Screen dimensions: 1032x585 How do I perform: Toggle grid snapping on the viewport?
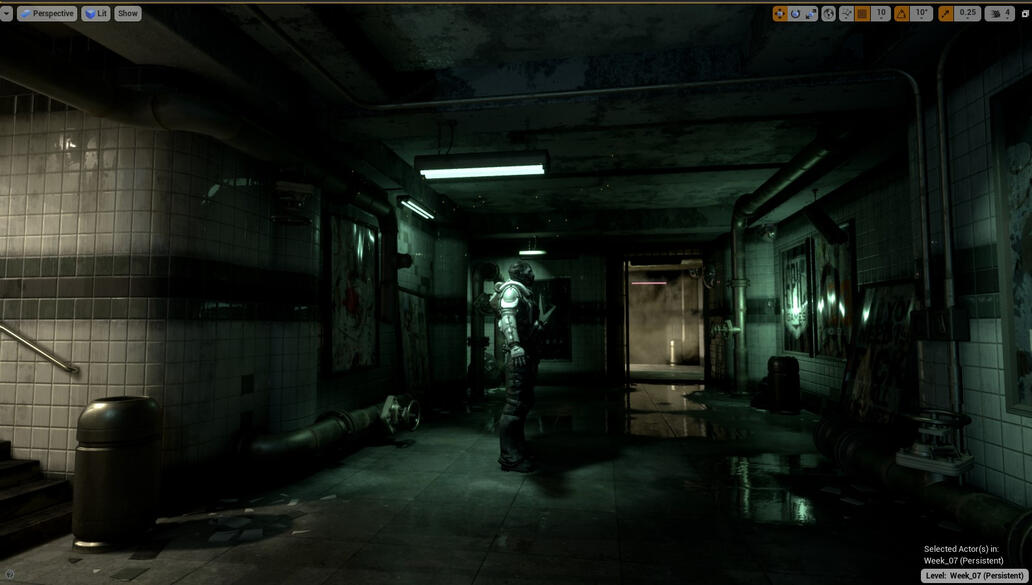point(862,13)
